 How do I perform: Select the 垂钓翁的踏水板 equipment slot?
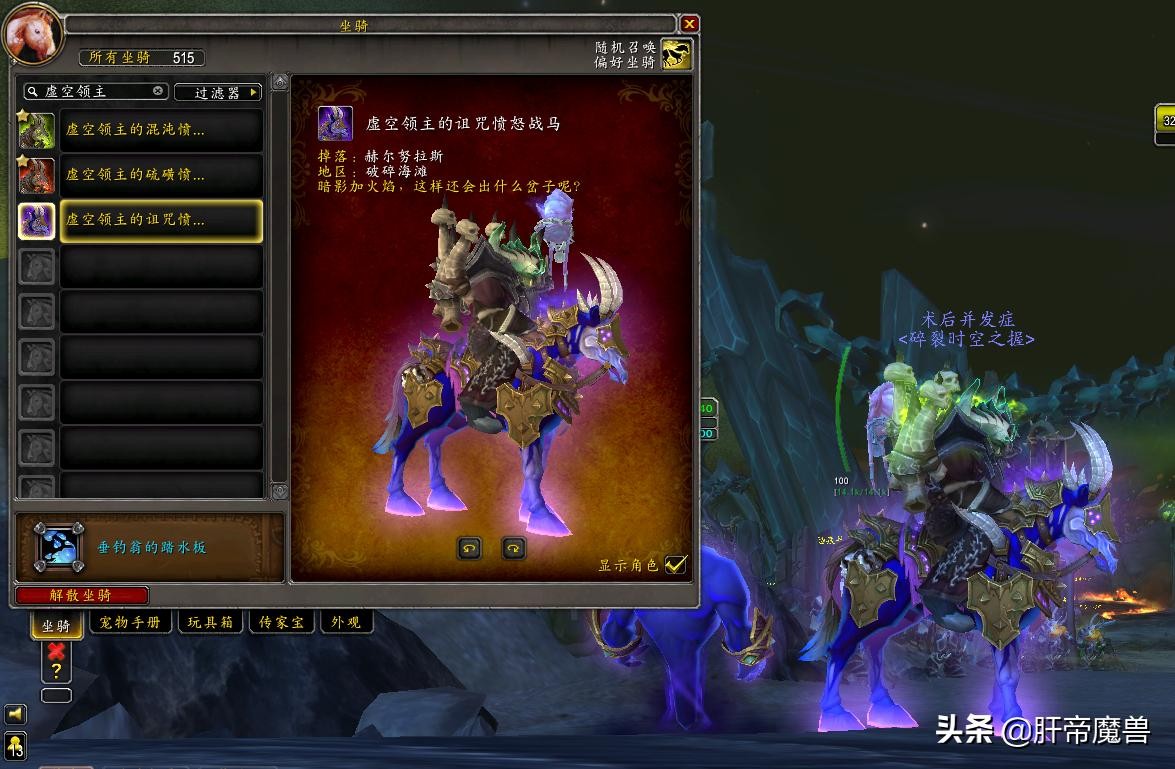pyautogui.click(x=59, y=547)
